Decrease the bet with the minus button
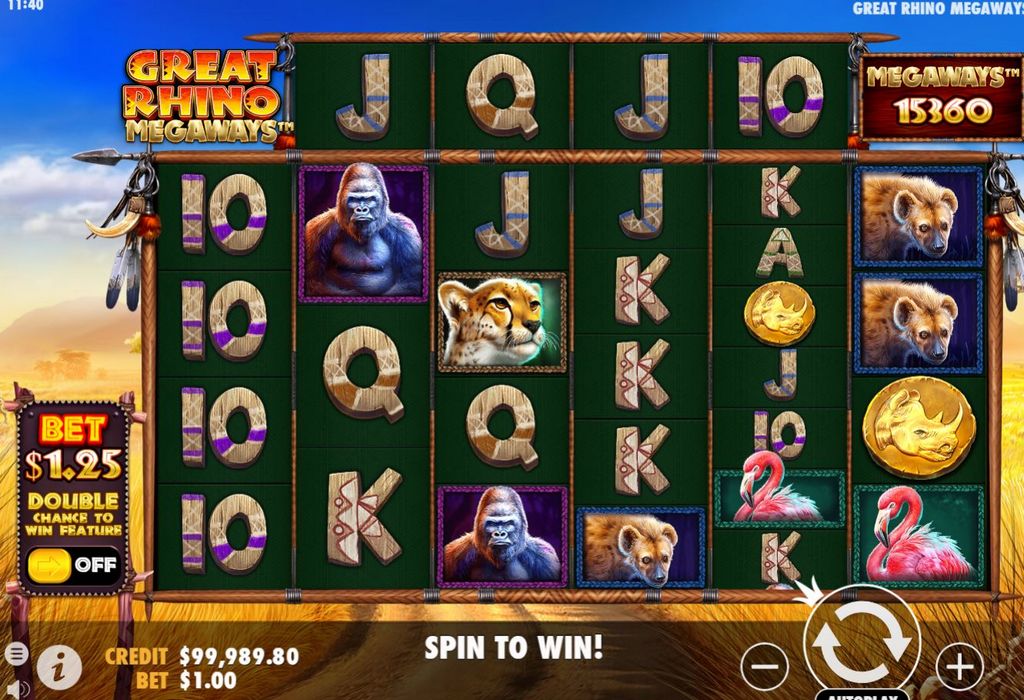Image resolution: width=1024 pixels, height=700 pixels. [765, 666]
